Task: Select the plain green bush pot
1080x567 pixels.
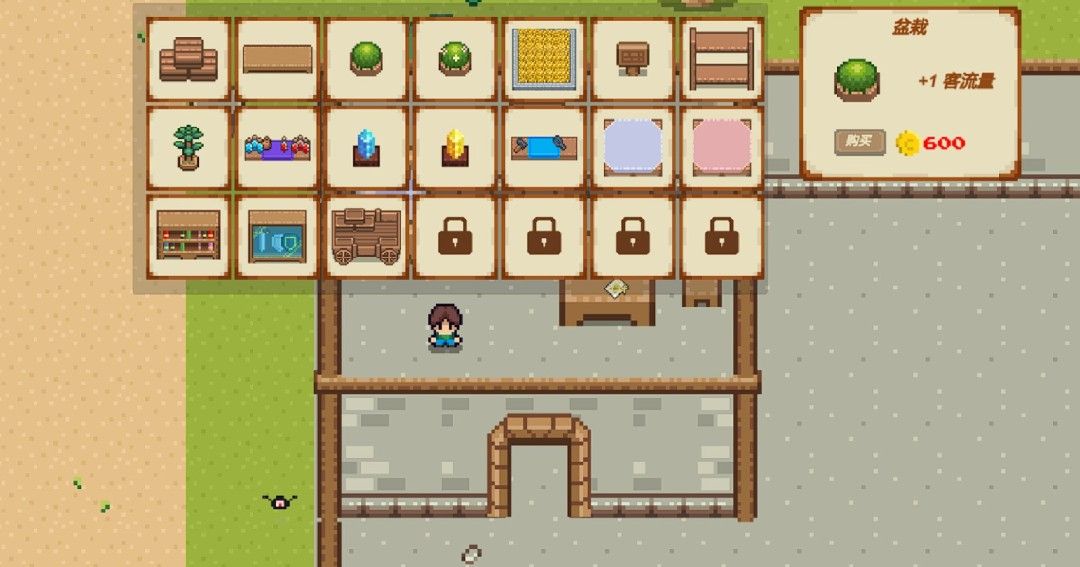Action: pos(366,59)
